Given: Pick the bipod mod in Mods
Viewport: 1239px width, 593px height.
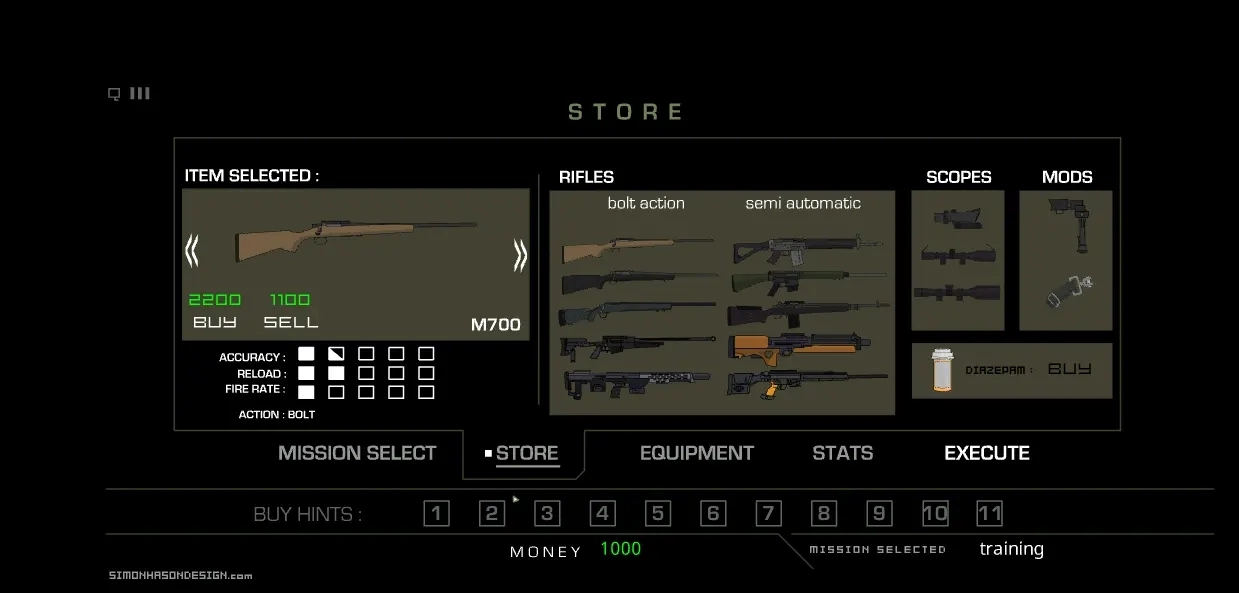Looking at the screenshot, I should tap(1064, 224).
